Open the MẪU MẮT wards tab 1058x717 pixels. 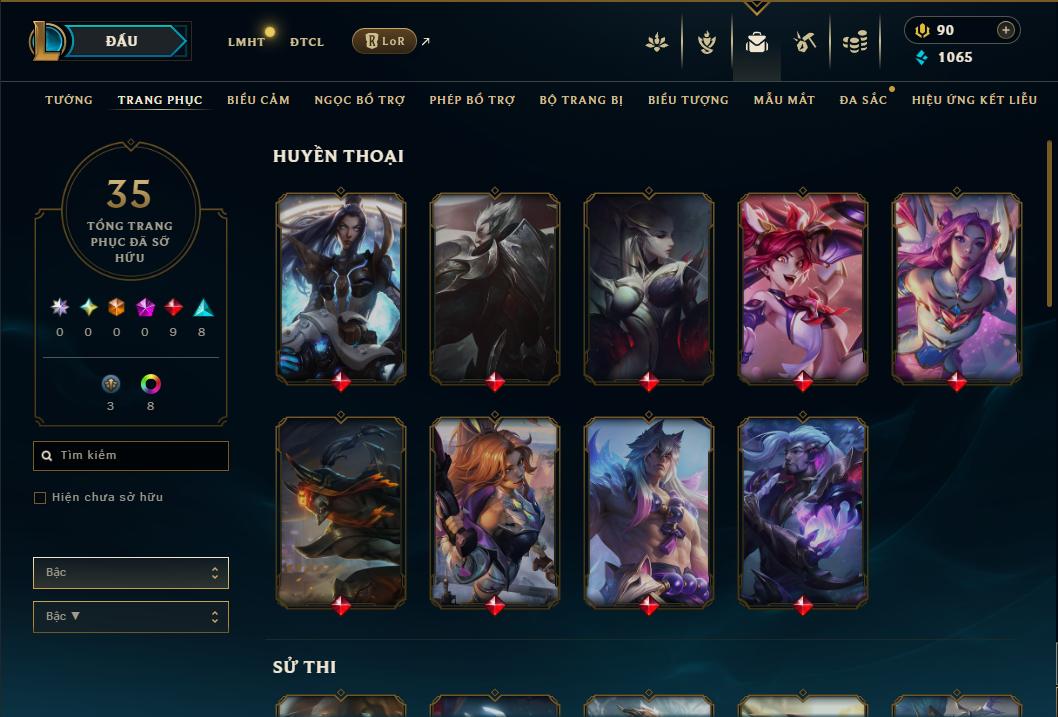(x=784, y=100)
